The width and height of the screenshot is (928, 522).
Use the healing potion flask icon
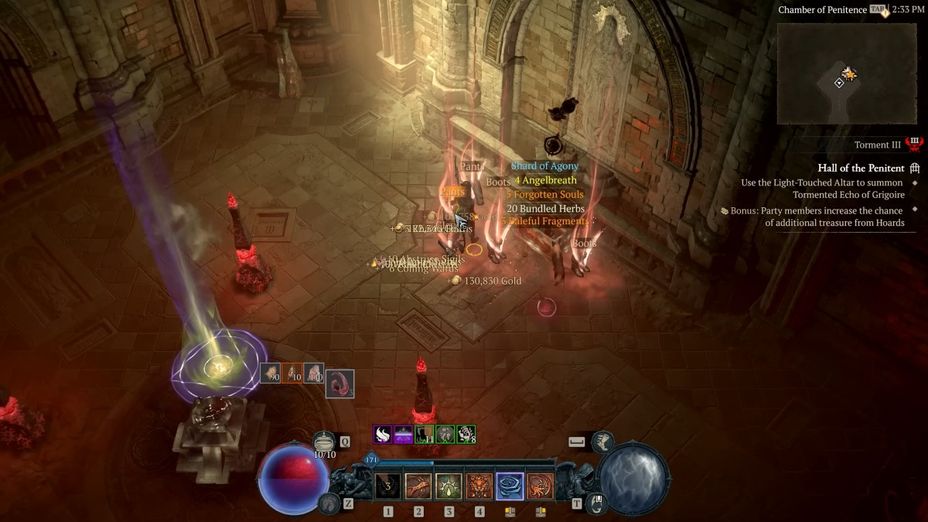[324, 441]
